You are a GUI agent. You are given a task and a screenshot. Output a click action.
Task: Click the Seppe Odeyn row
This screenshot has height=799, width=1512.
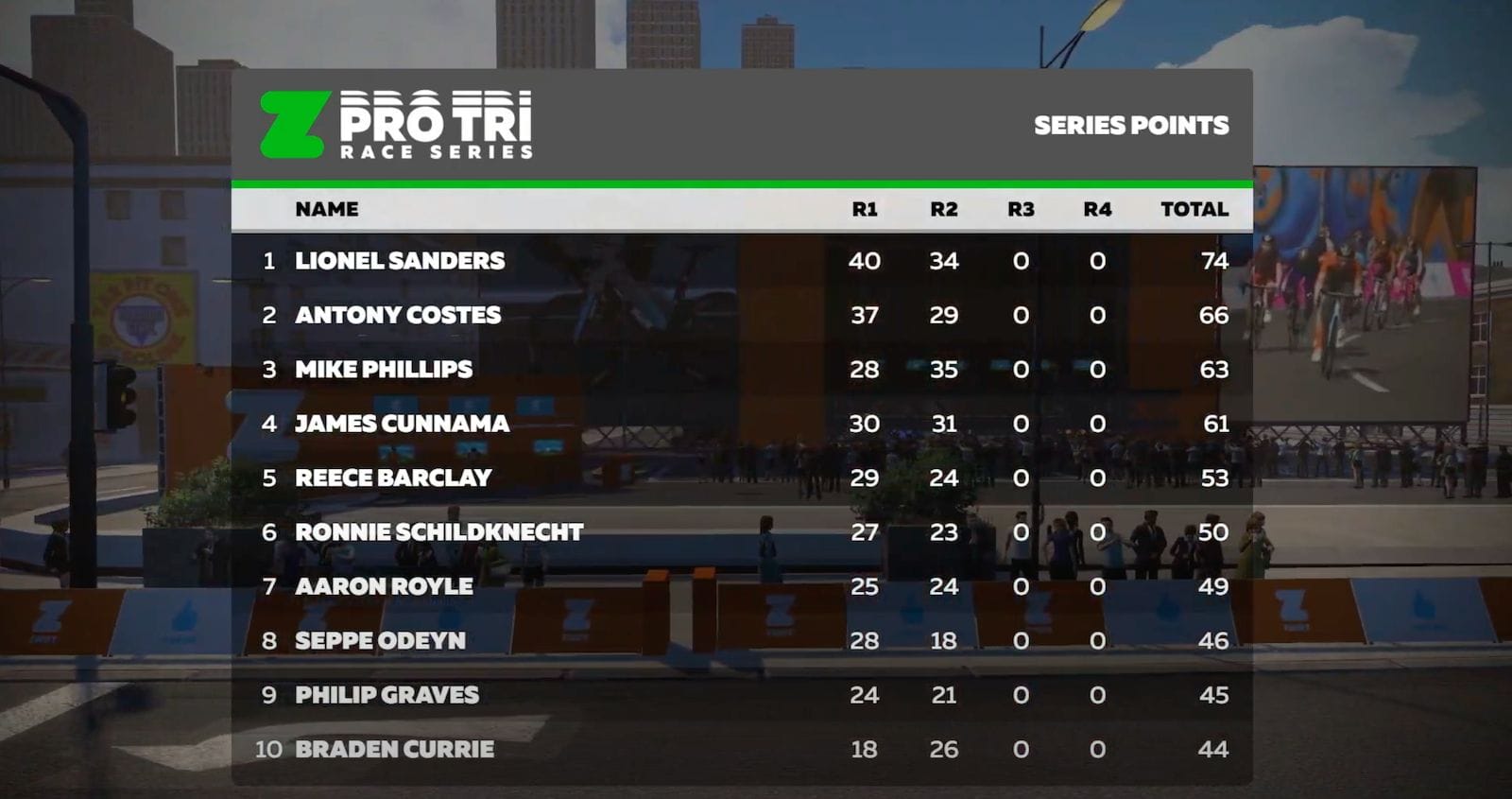[x=380, y=641]
